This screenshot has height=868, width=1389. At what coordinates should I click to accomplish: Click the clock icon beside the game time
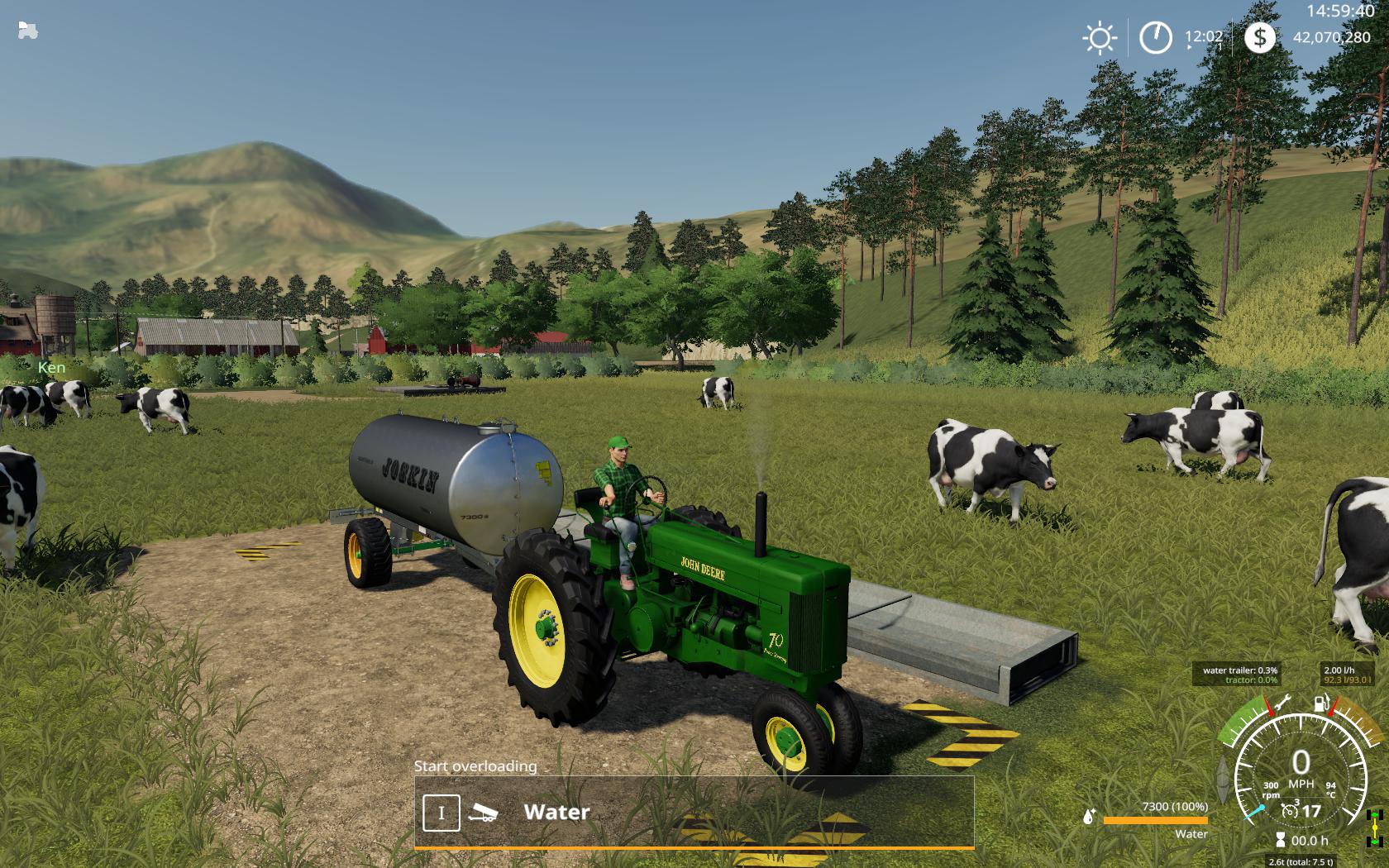[1155, 38]
